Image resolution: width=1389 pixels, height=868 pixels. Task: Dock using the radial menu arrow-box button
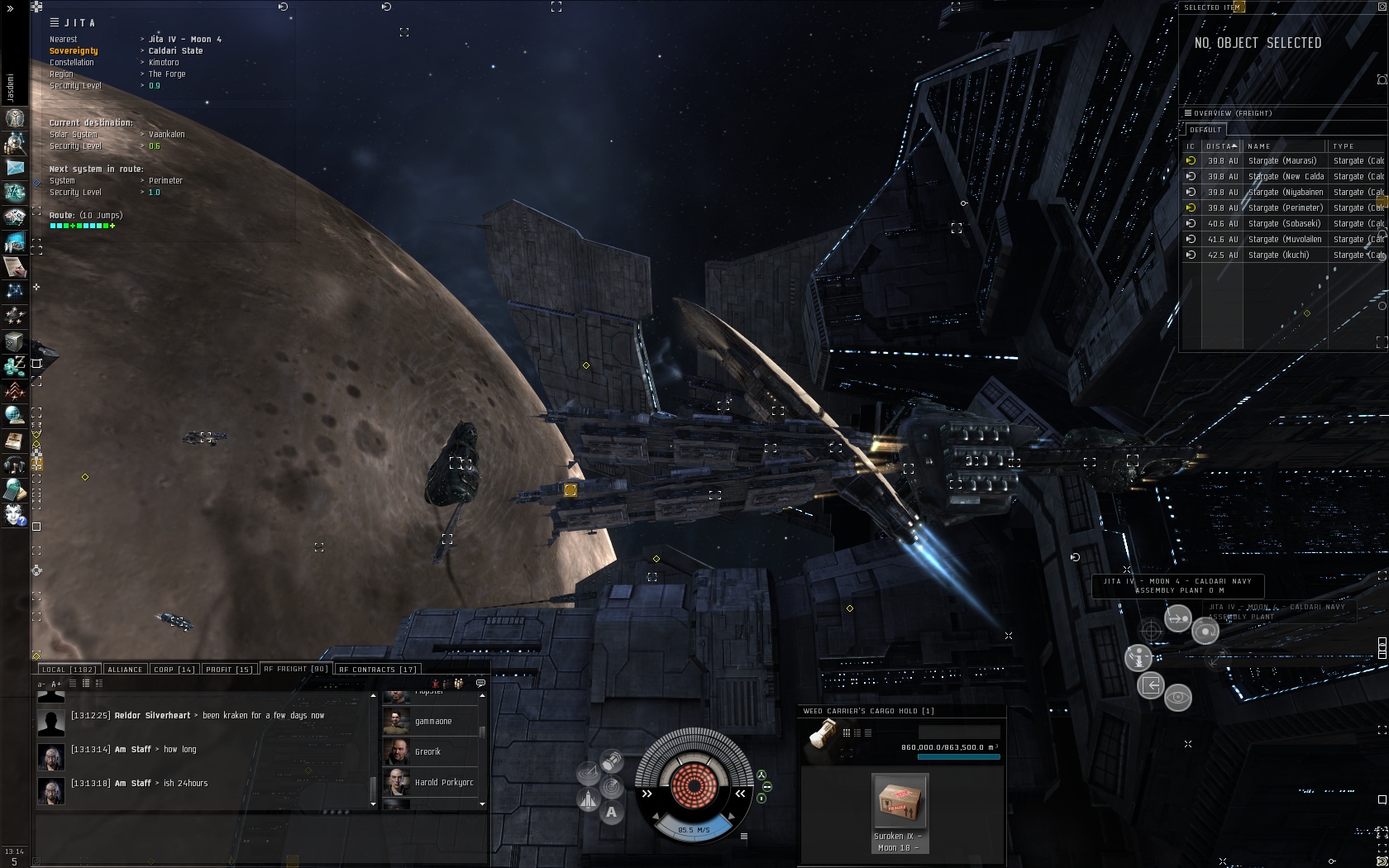pos(1151,685)
